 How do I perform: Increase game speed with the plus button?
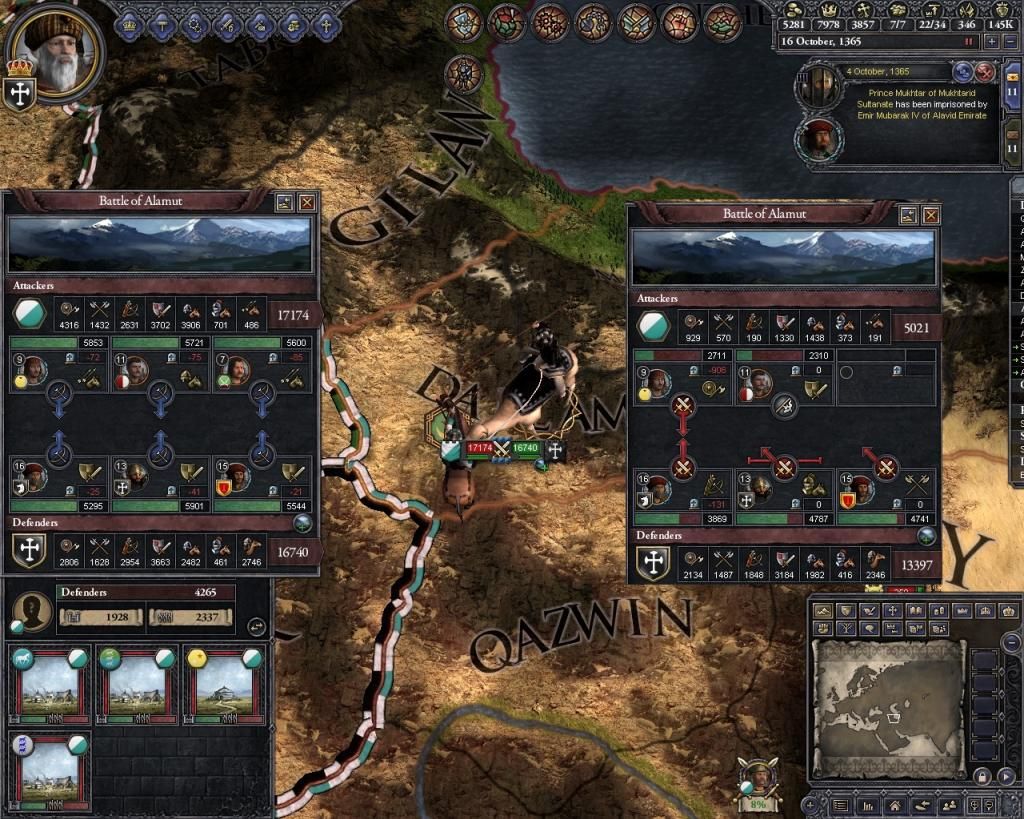tap(992, 42)
